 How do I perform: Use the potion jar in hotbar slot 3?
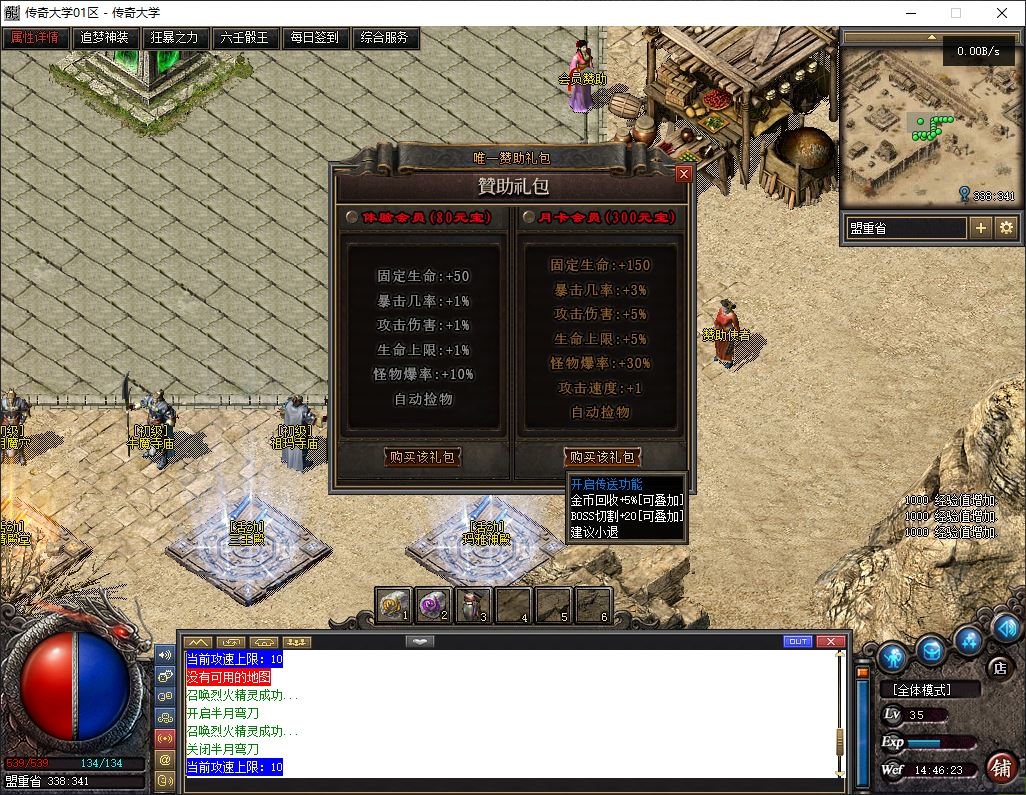[x=473, y=604]
